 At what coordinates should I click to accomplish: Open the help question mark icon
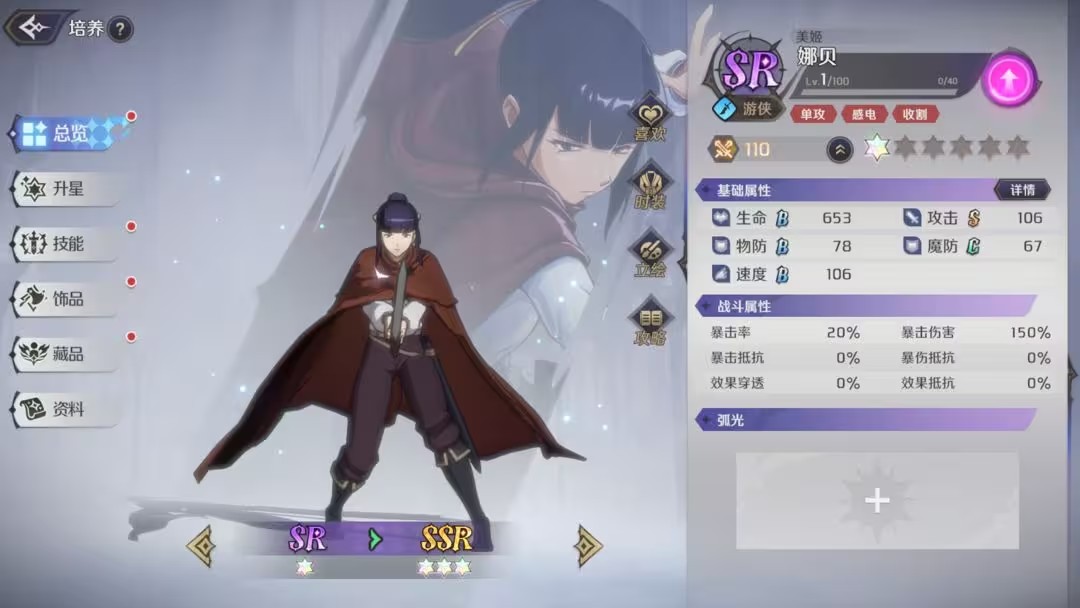pos(119,29)
